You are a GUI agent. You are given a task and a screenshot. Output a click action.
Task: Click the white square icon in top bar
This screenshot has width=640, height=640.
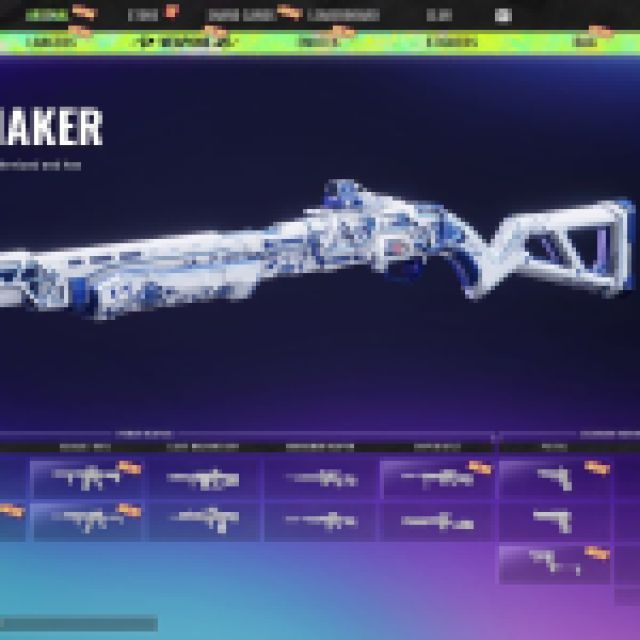click(503, 15)
